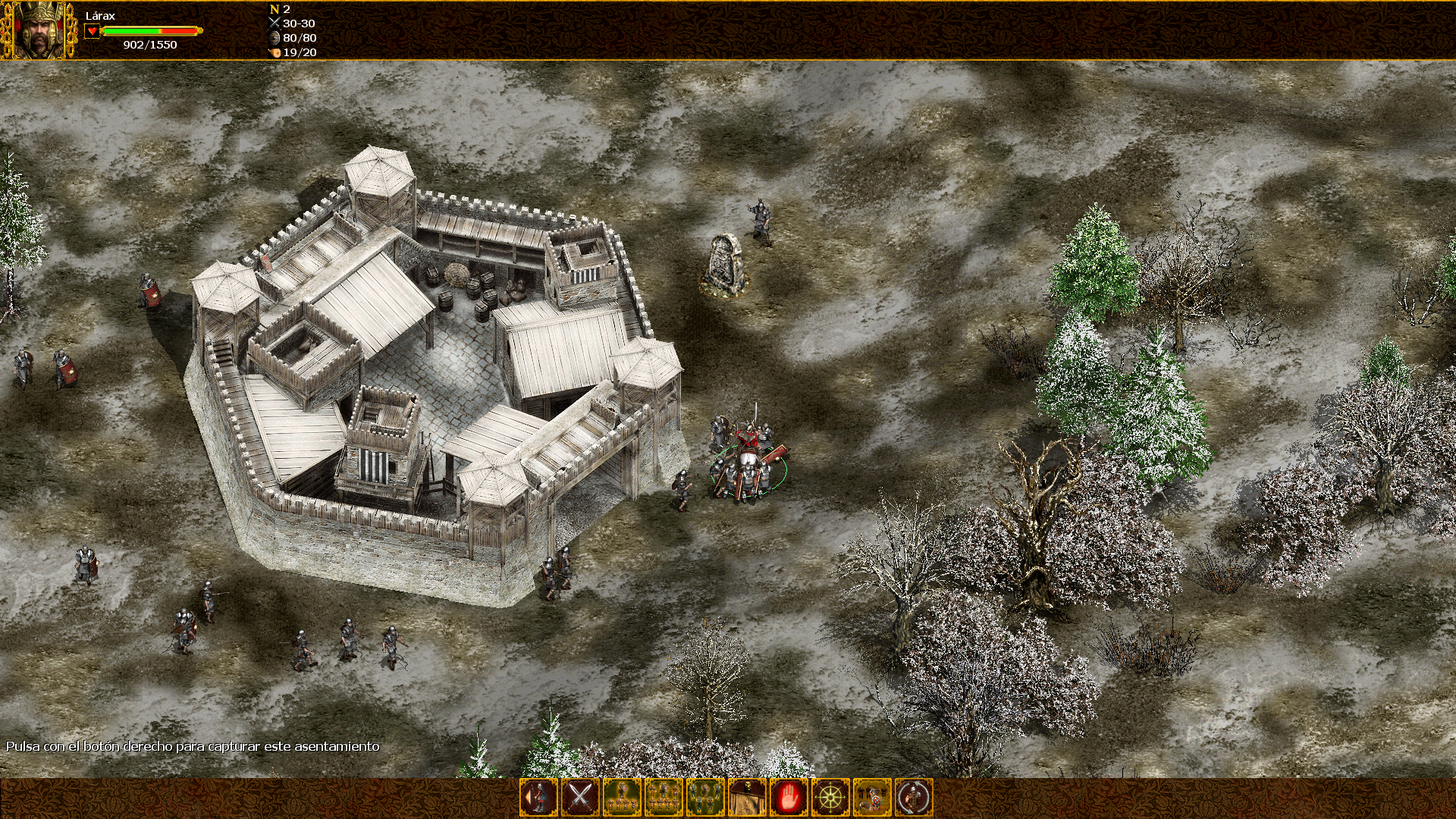The height and width of the screenshot is (819, 1456).
Task: Click the green compass wheel command
Action: (830, 798)
